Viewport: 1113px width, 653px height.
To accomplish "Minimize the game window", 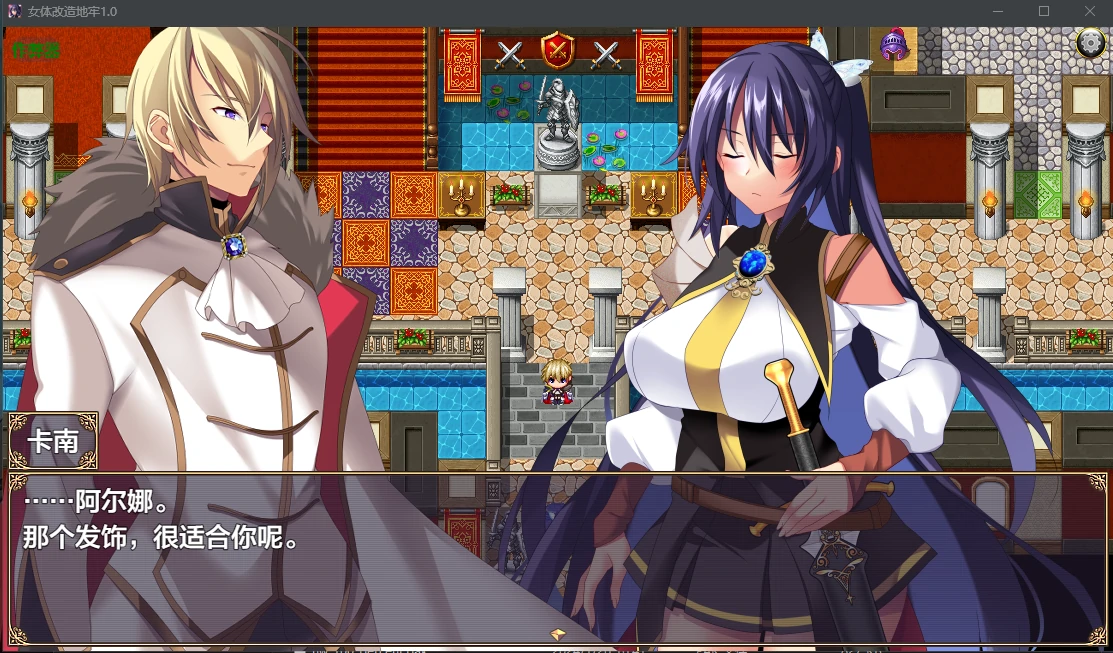I will [x=997, y=11].
